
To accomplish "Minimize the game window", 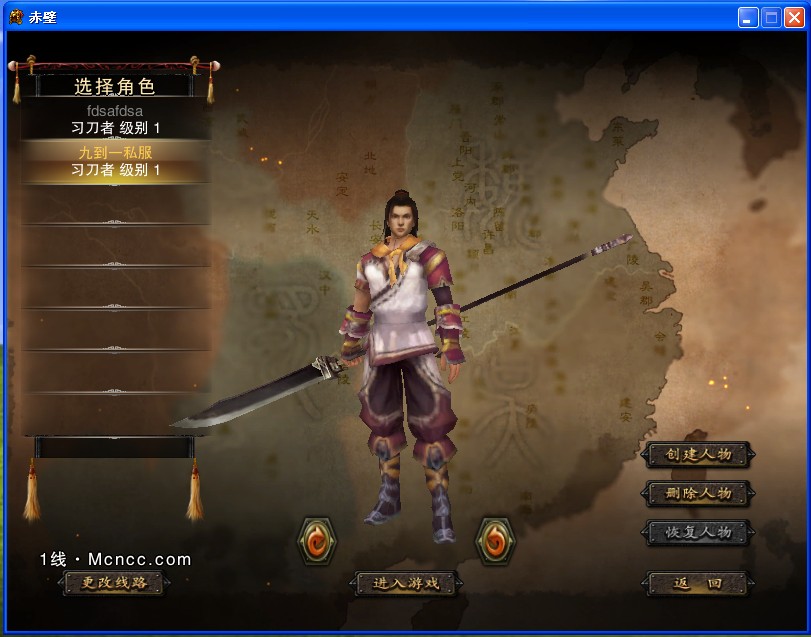I will [749, 17].
